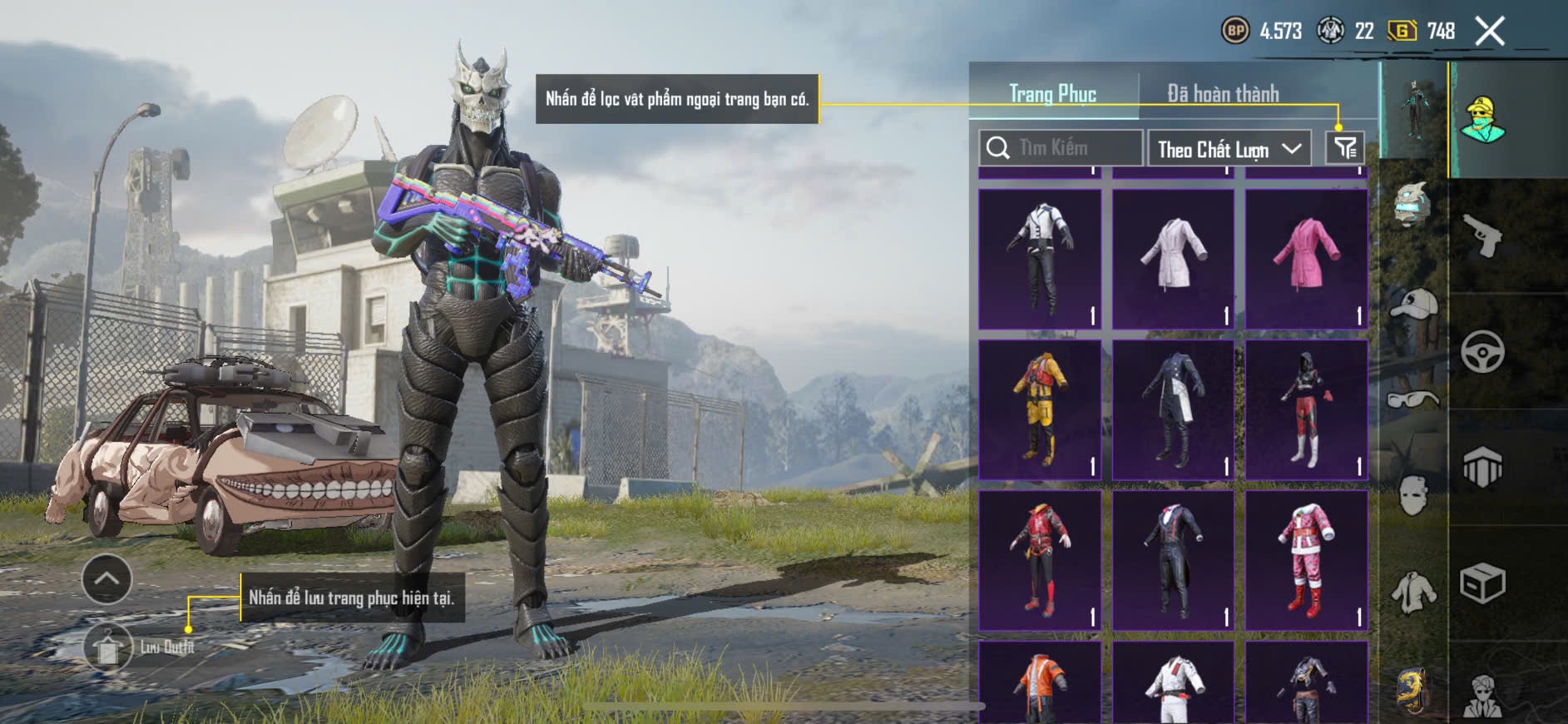This screenshot has width=1568, height=724.
Task: Show the glasses accessory subcategory
Action: [x=1413, y=399]
